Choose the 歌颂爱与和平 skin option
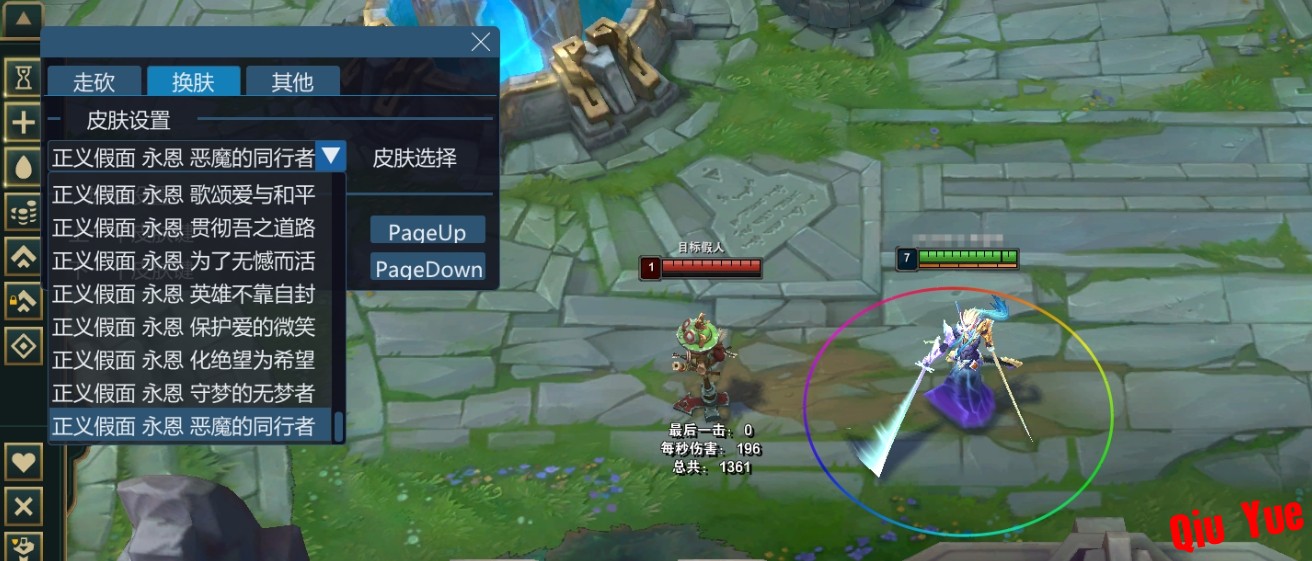 184,195
